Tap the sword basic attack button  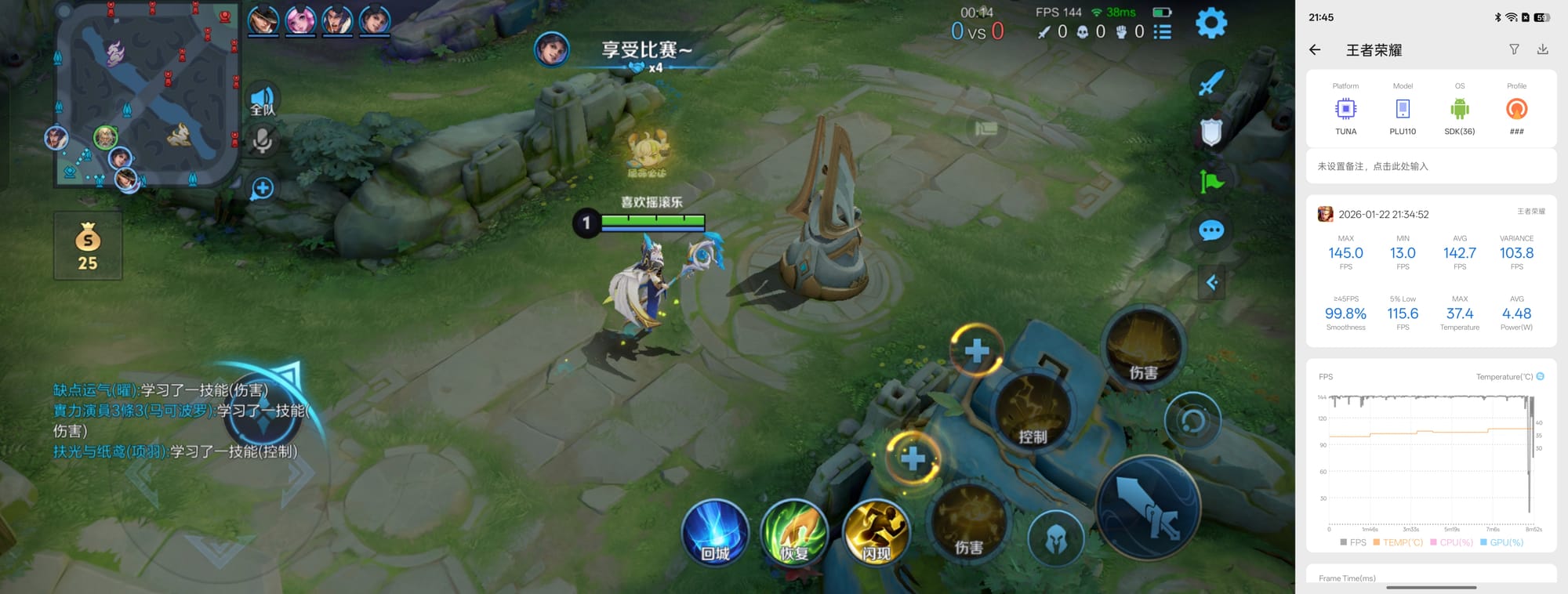click(x=1148, y=508)
